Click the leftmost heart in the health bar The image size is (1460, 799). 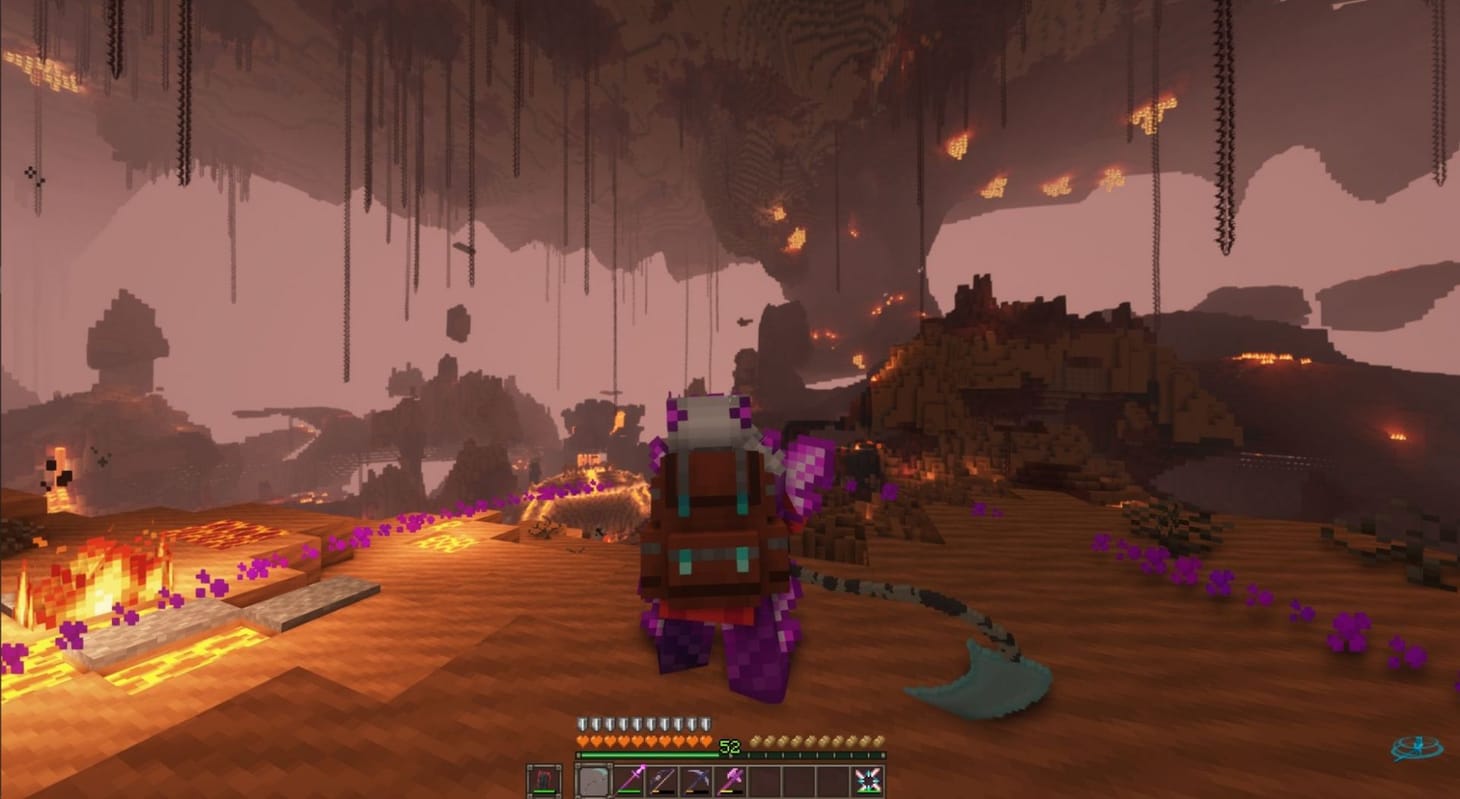pyautogui.click(x=582, y=742)
